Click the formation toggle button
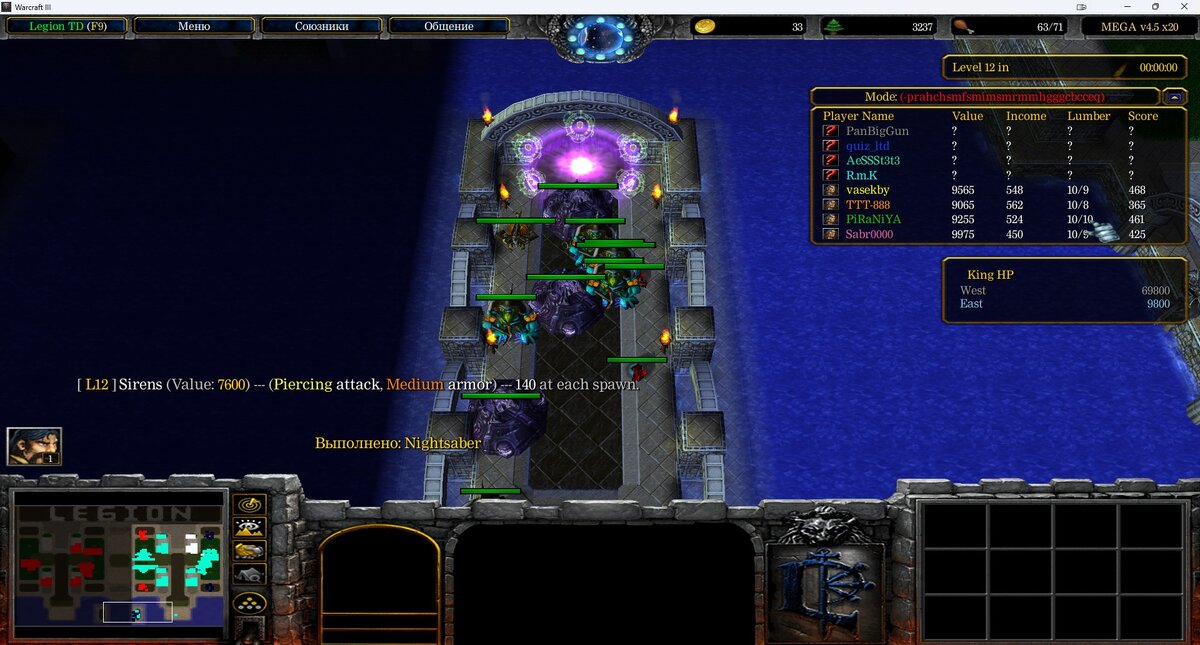 [x=249, y=603]
